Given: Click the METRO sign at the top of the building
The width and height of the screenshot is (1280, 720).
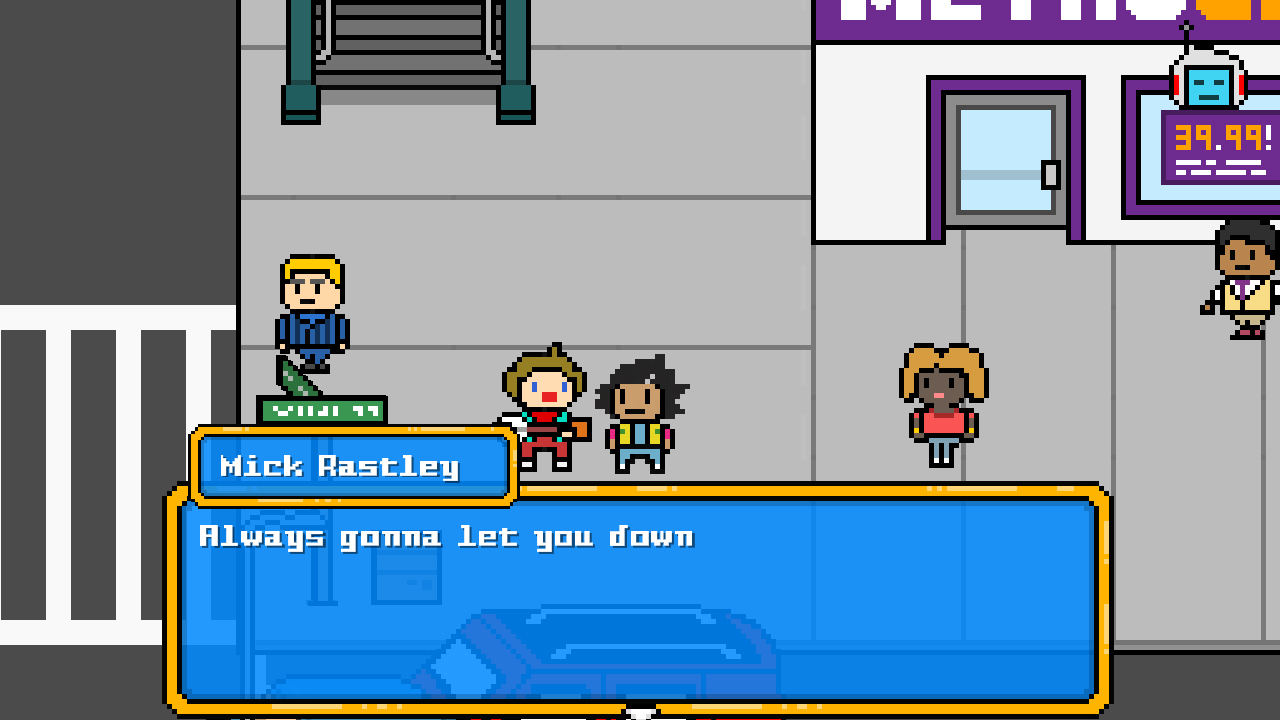Looking at the screenshot, I should 990,15.
